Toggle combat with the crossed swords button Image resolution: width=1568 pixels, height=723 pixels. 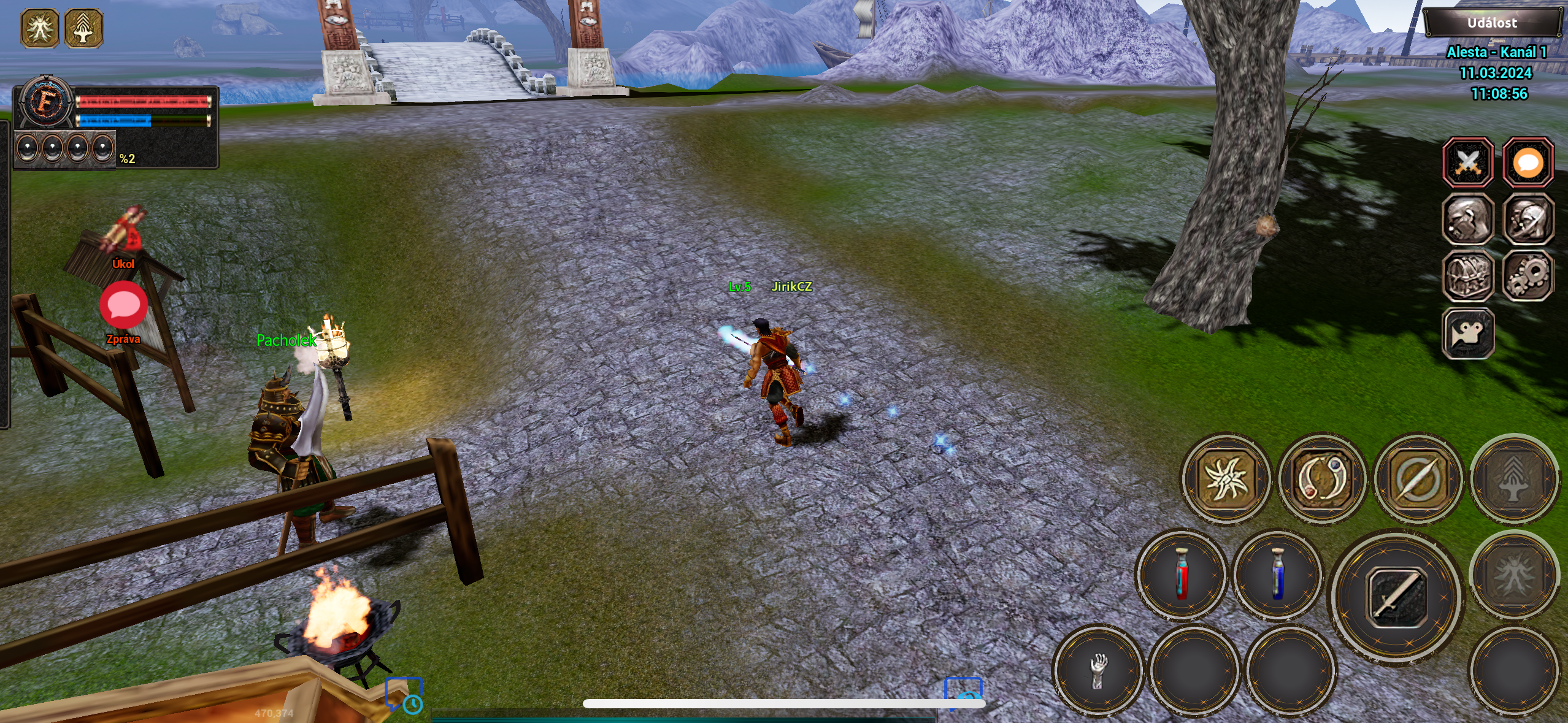click(1468, 163)
